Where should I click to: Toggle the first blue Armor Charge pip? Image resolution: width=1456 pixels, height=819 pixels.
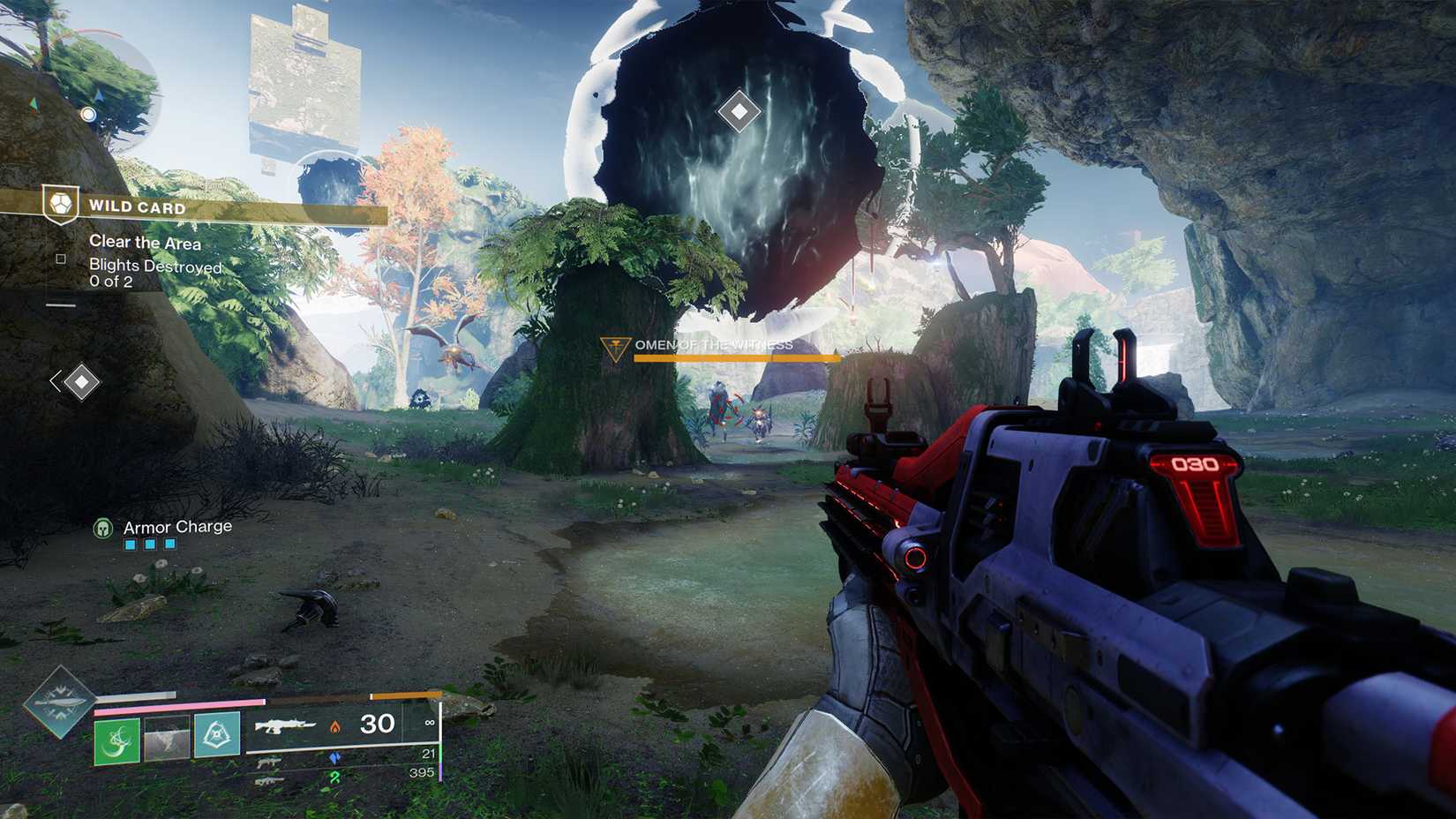(x=131, y=545)
